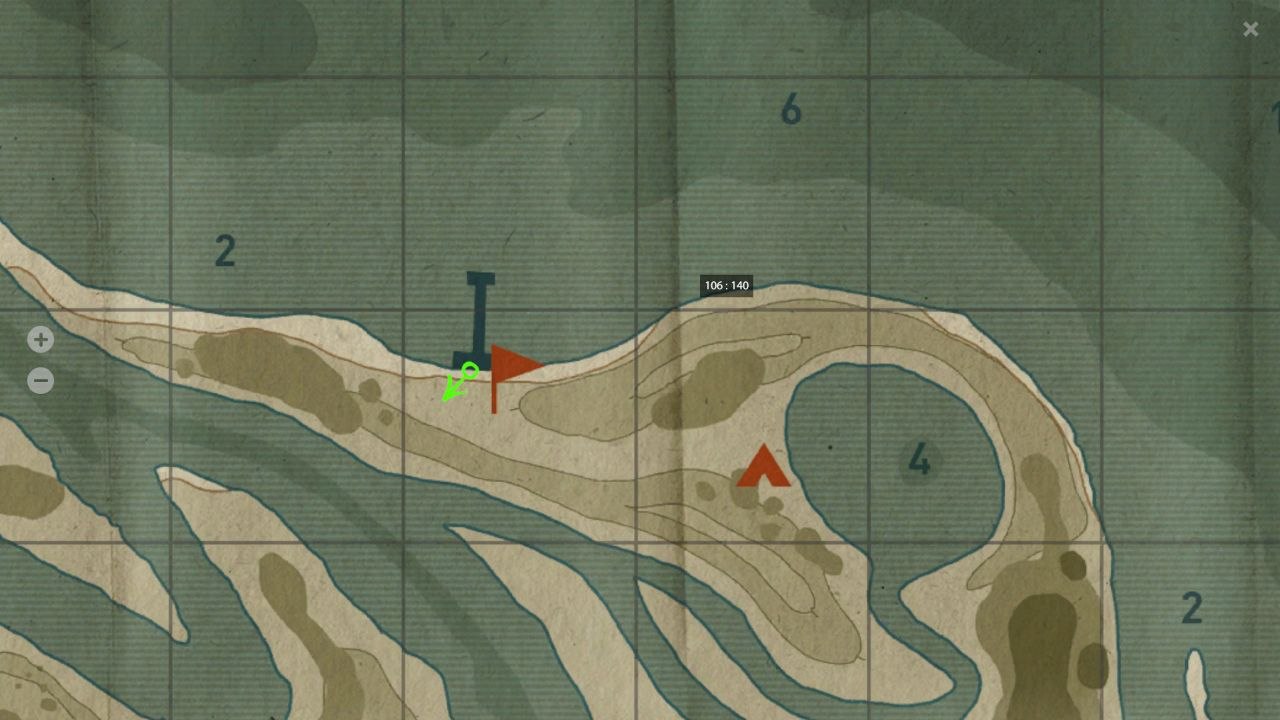
Task: Click the sector labeled 6 at the top
Action: click(791, 106)
